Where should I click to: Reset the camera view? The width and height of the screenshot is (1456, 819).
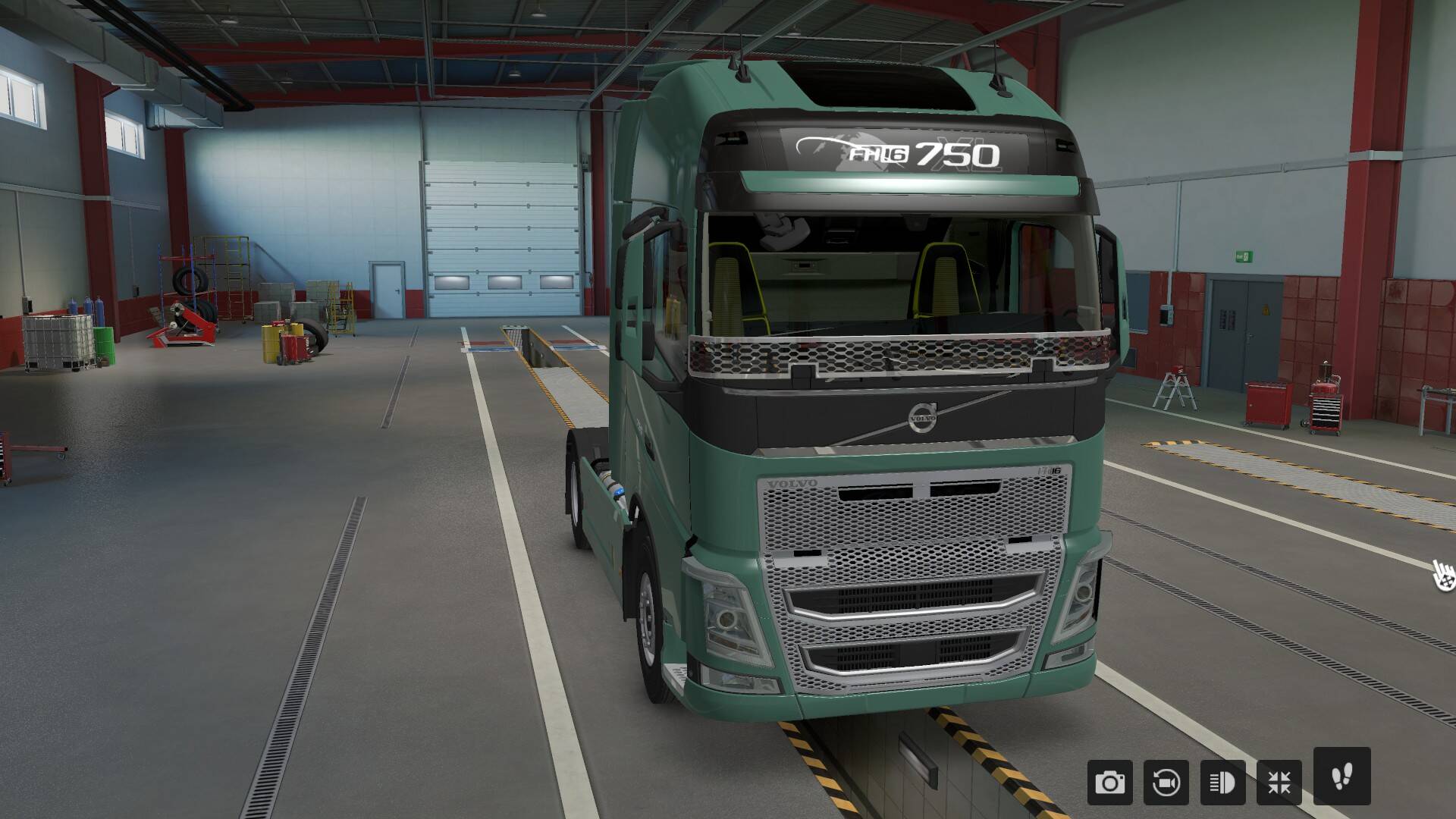coord(1166,782)
